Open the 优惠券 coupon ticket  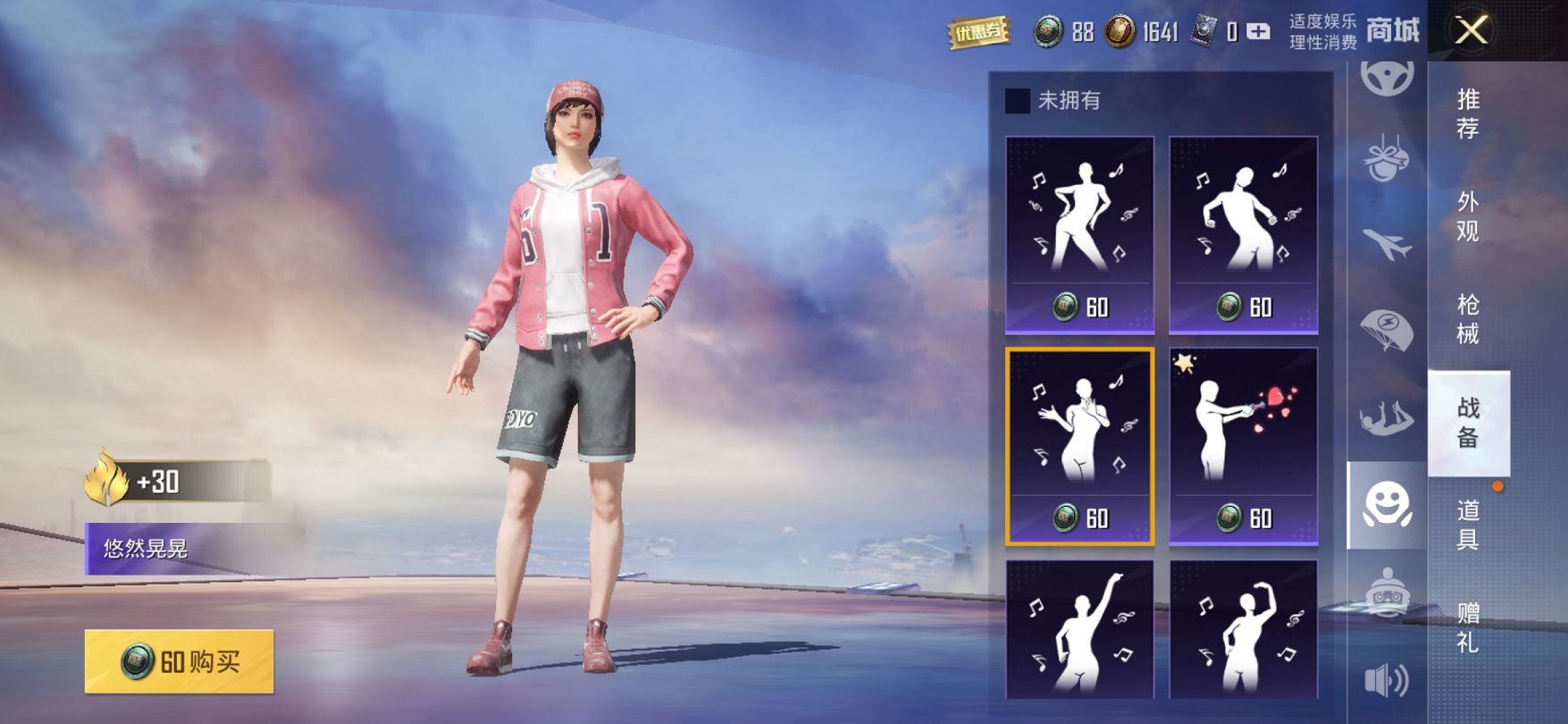click(978, 33)
